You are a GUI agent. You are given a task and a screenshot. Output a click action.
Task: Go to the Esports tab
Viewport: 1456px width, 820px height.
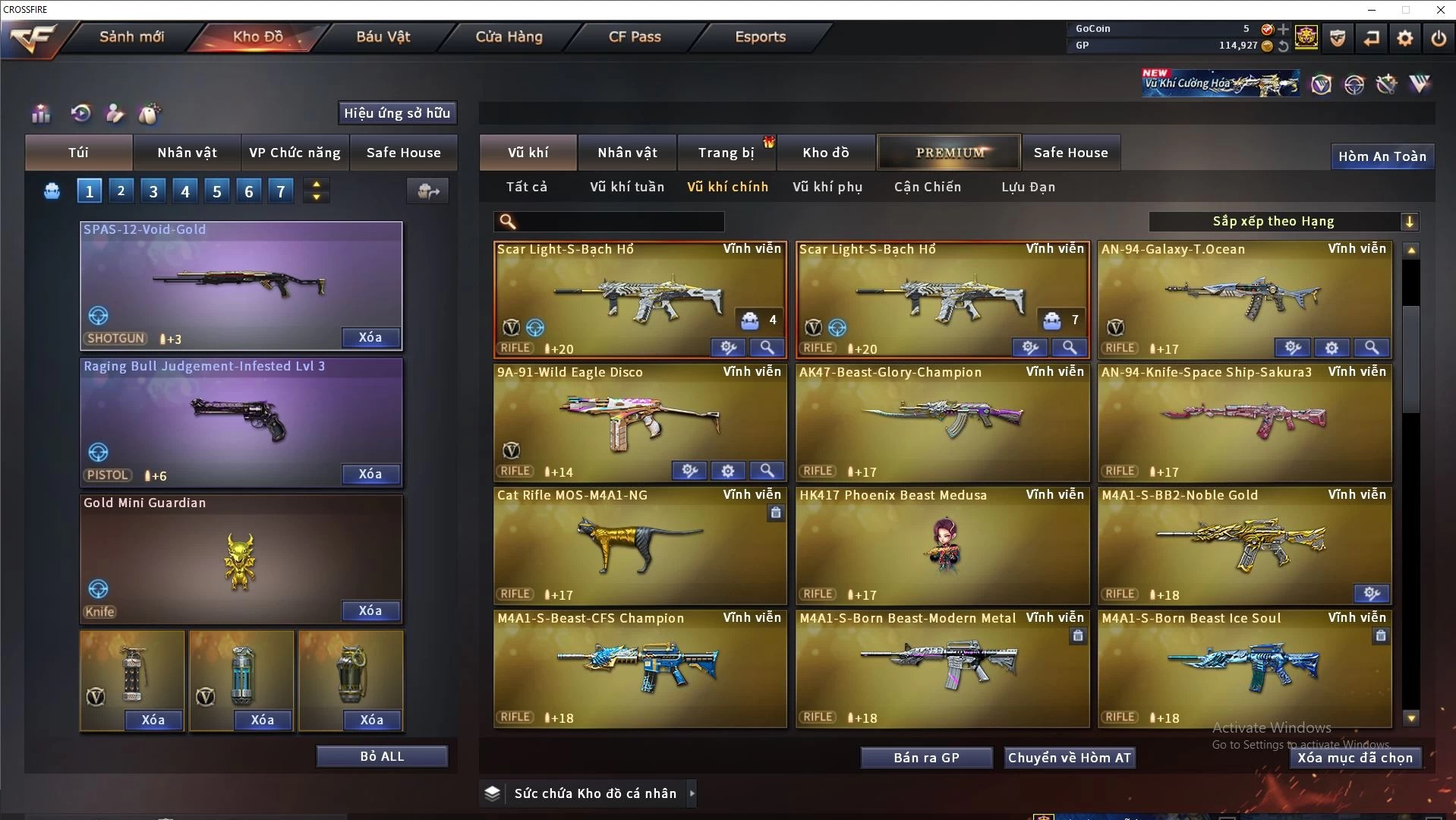tap(760, 36)
